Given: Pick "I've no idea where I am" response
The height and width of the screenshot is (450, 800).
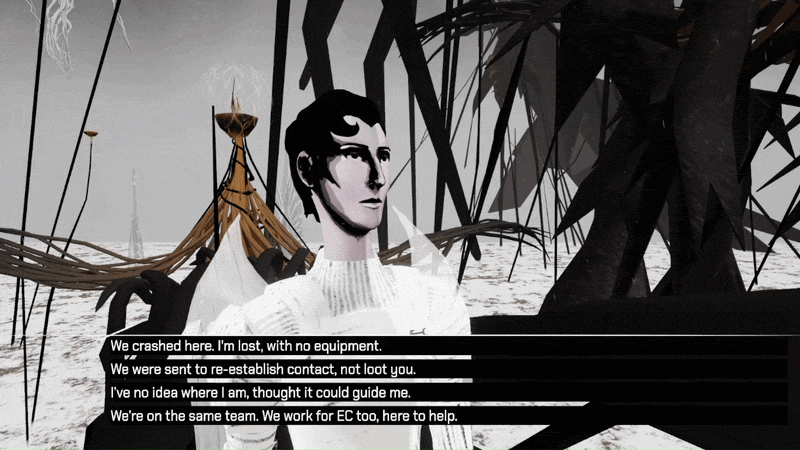Looking at the screenshot, I should 260,392.
